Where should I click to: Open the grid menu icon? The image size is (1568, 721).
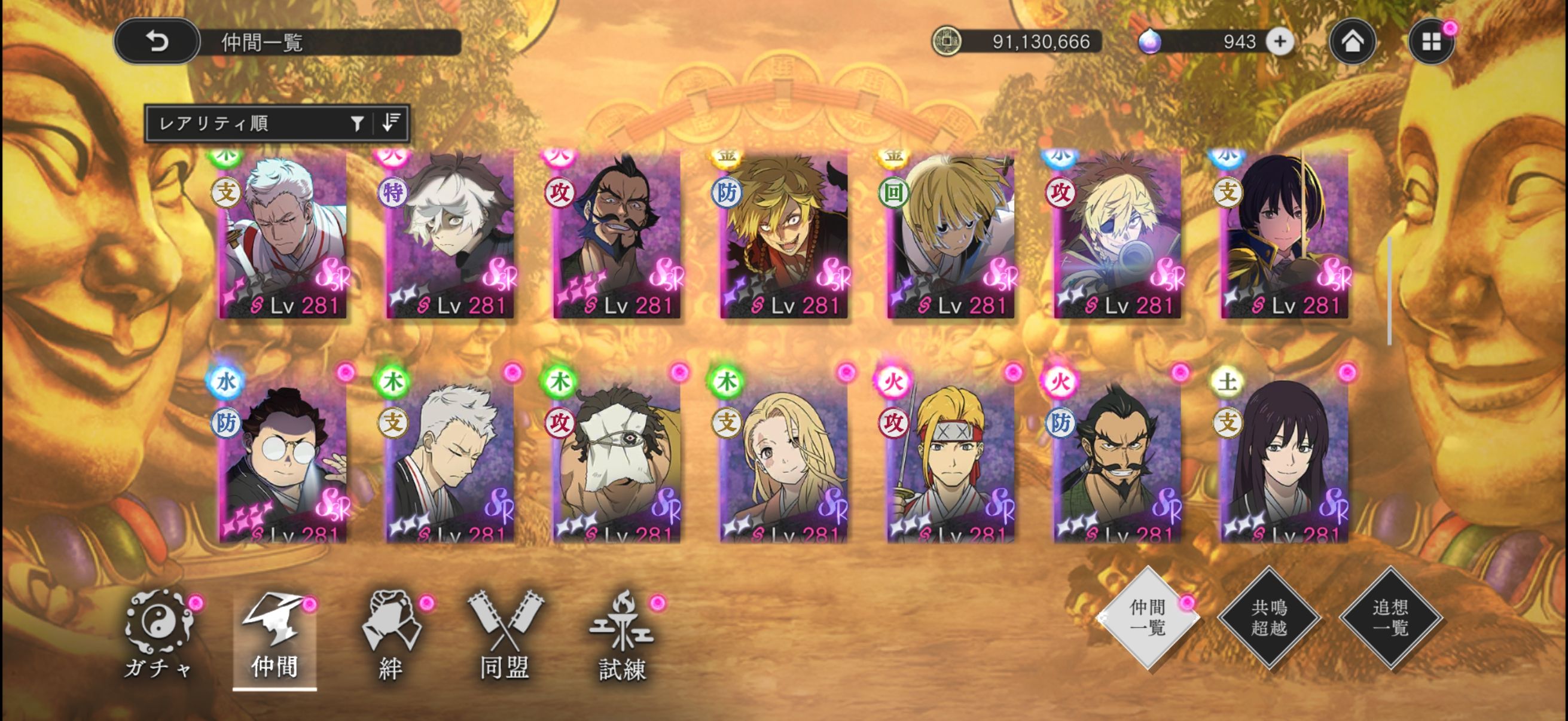[1430, 41]
